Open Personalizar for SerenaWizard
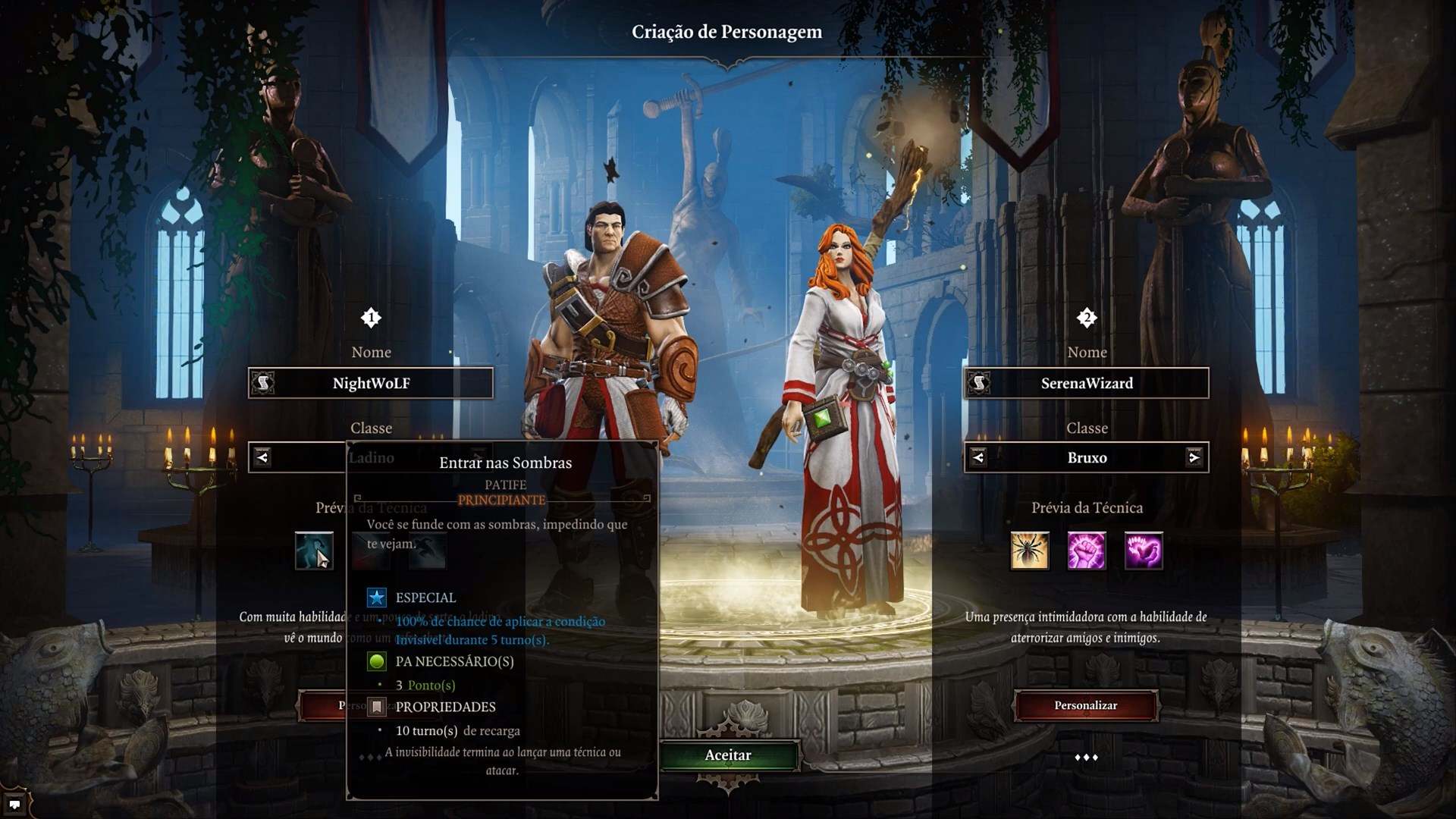Image resolution: width=1456 pixels, height=819 pixels. (x=1085, y=705)
